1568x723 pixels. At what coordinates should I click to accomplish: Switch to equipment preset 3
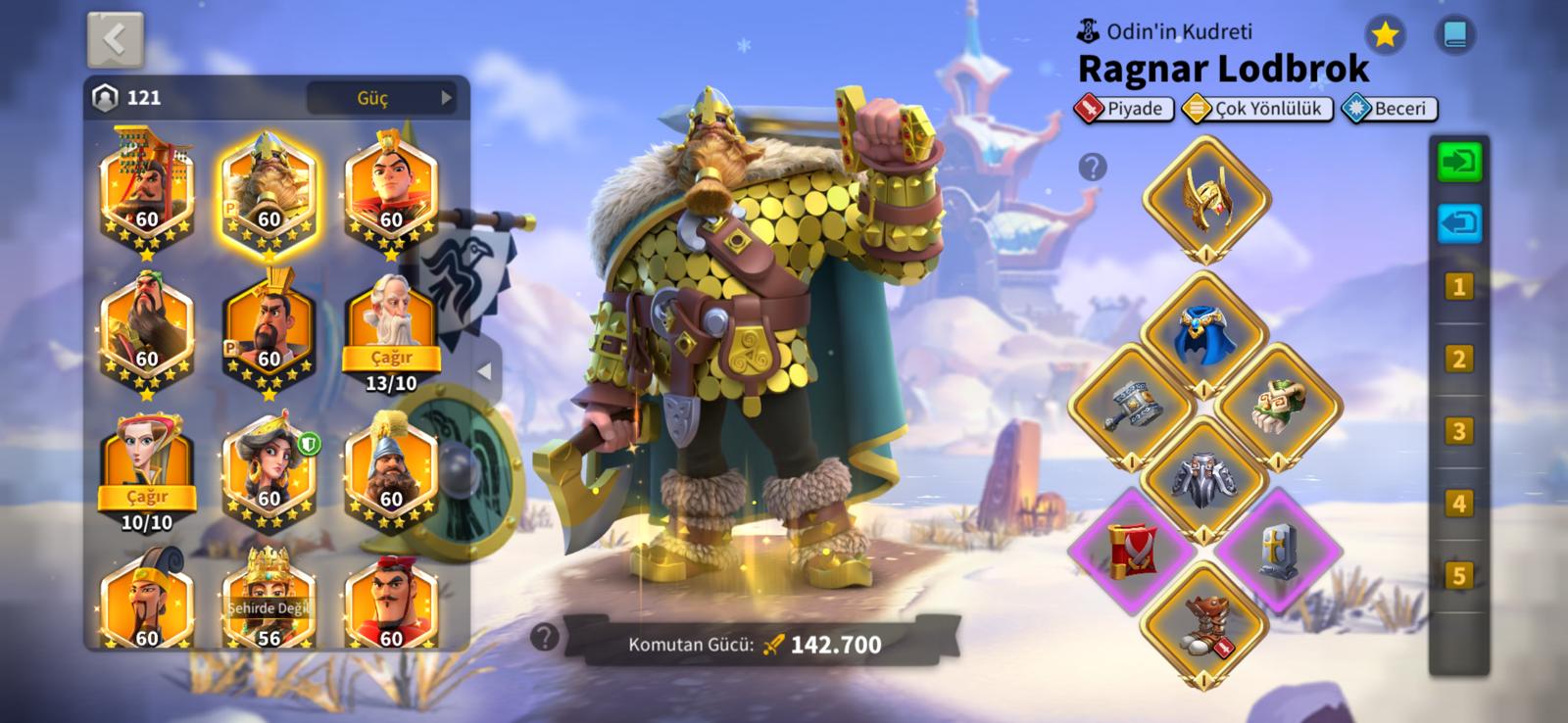coord(1459,431)
